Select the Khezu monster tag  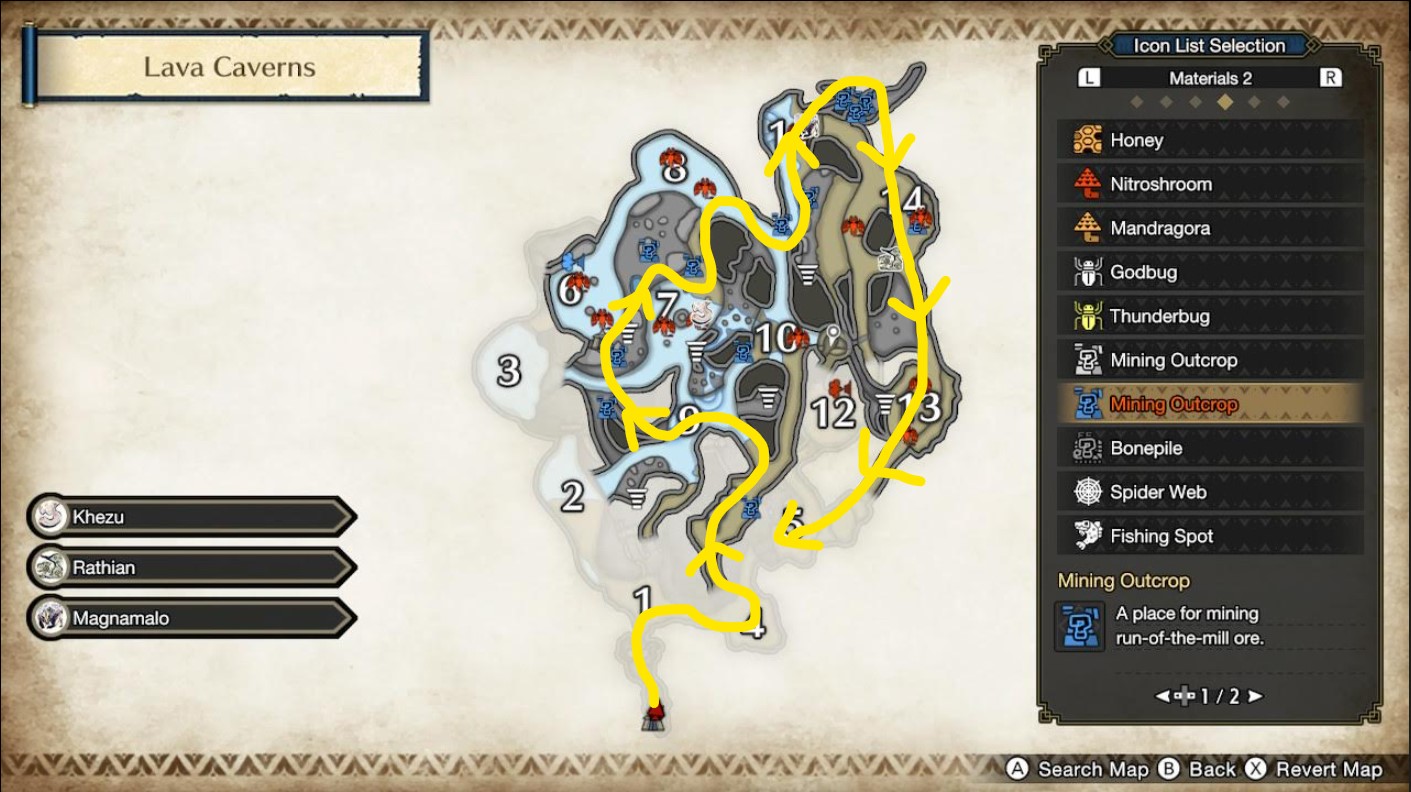point(190,517)
